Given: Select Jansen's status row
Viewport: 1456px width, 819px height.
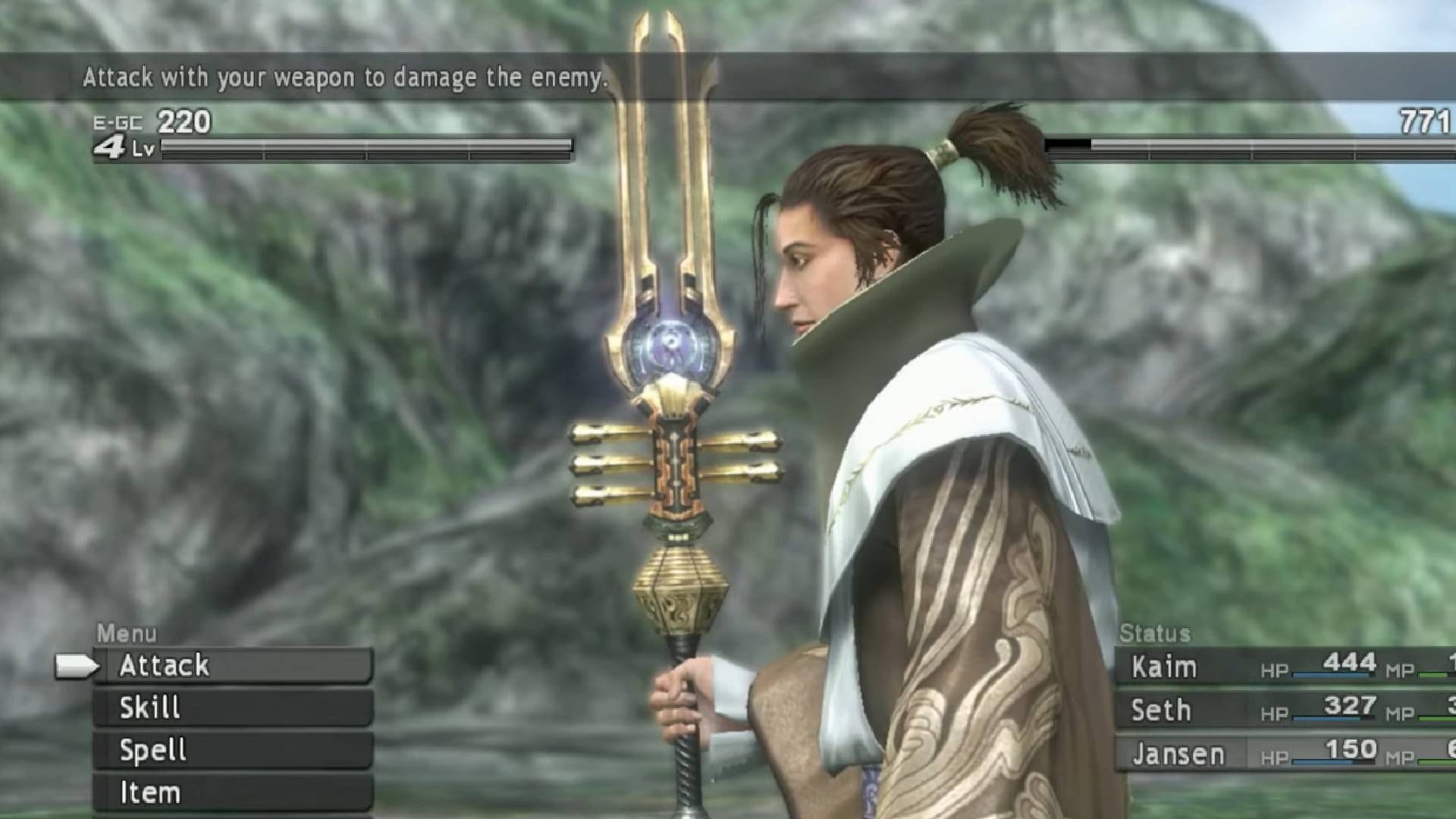Looking at the screenshot, I should click(1178, 755).
